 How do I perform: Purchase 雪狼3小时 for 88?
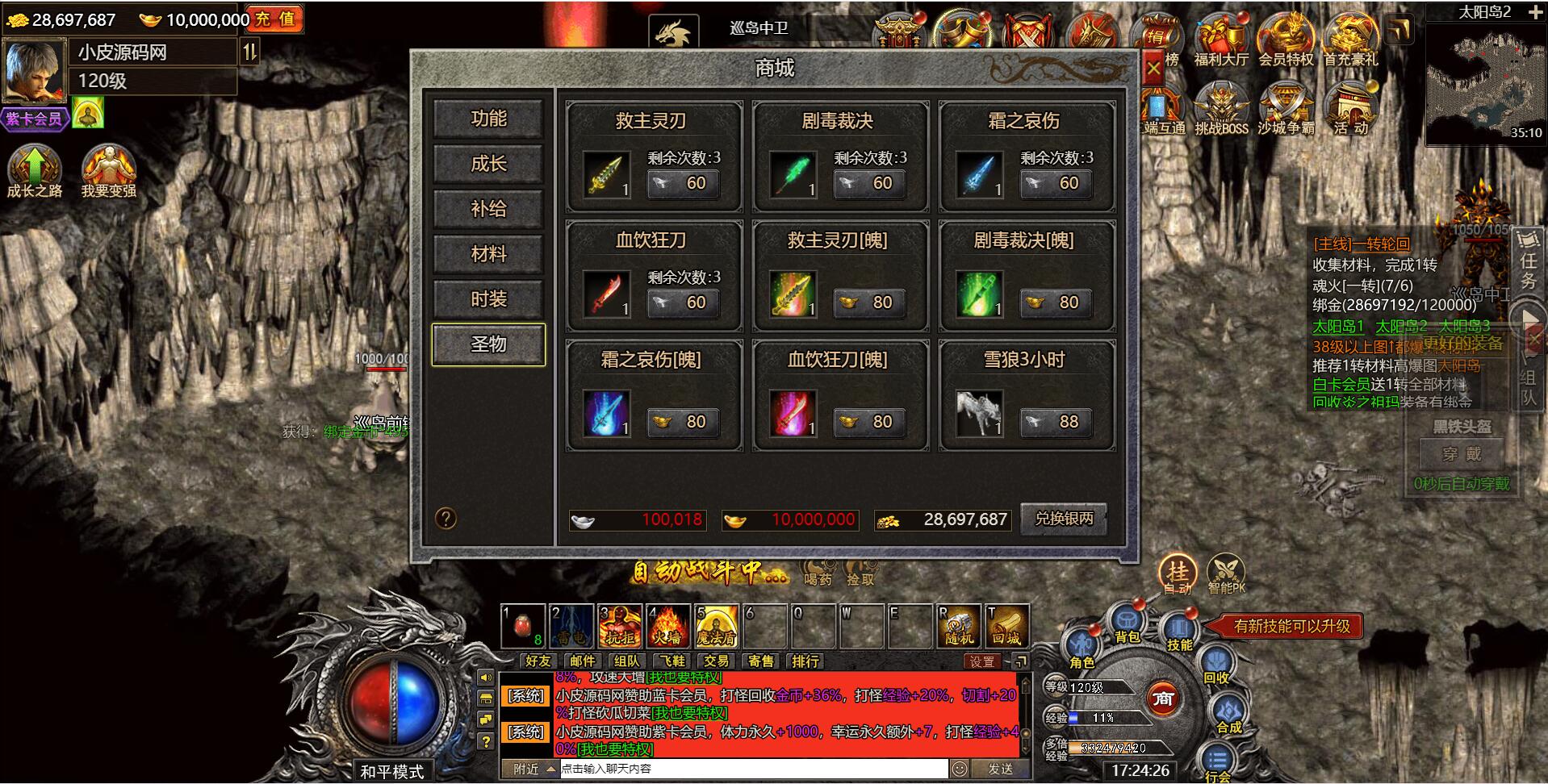(1055, 422)
